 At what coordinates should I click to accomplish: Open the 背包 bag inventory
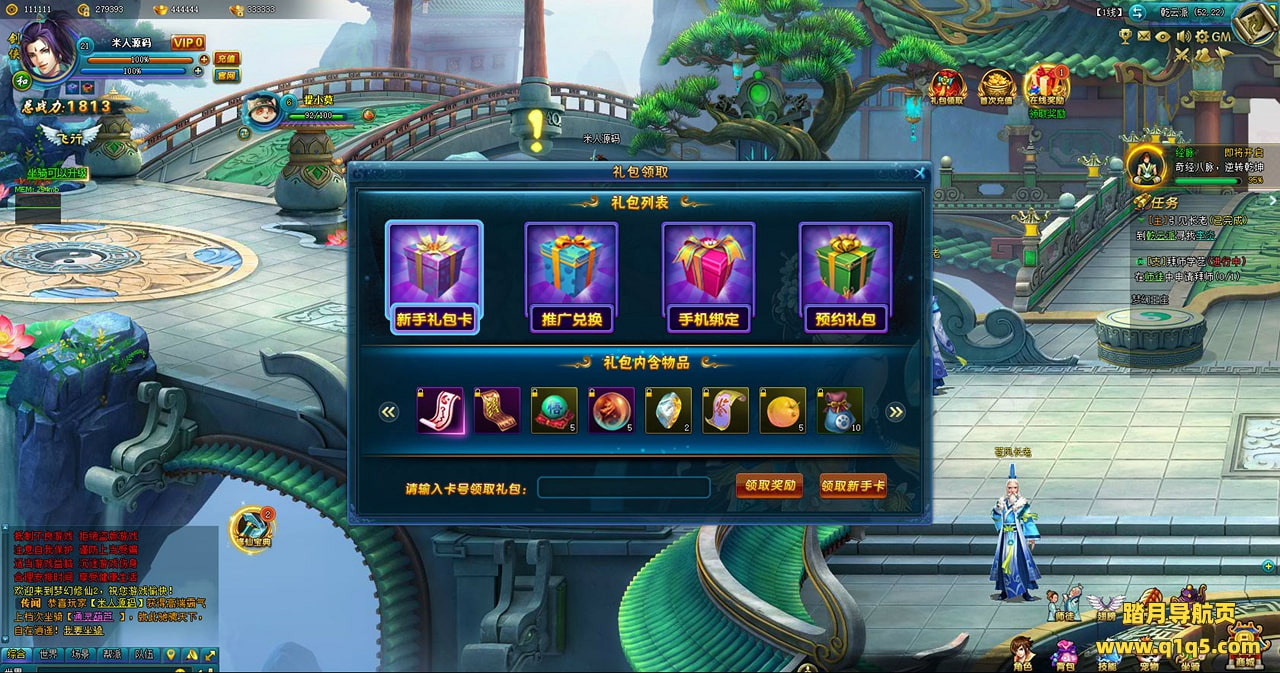click(1064, 653)
